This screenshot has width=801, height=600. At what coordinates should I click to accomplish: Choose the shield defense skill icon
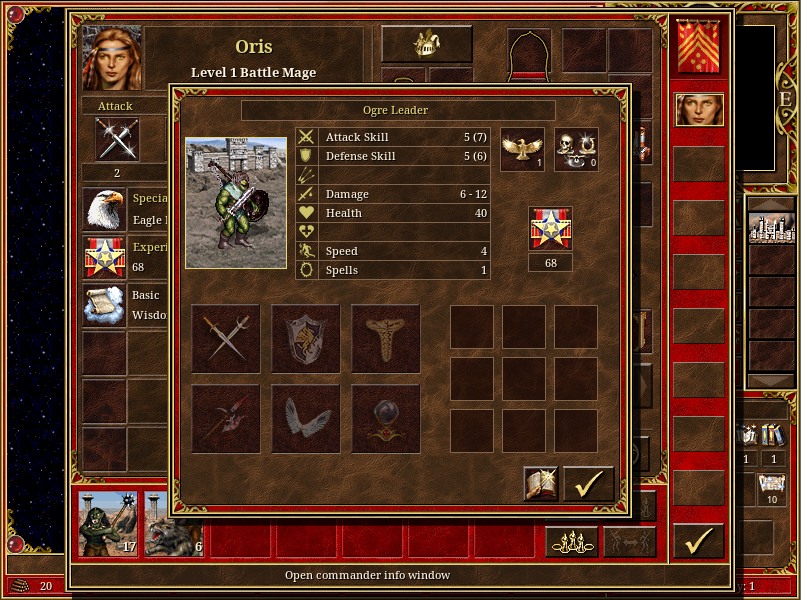click(x=306, y=339)
